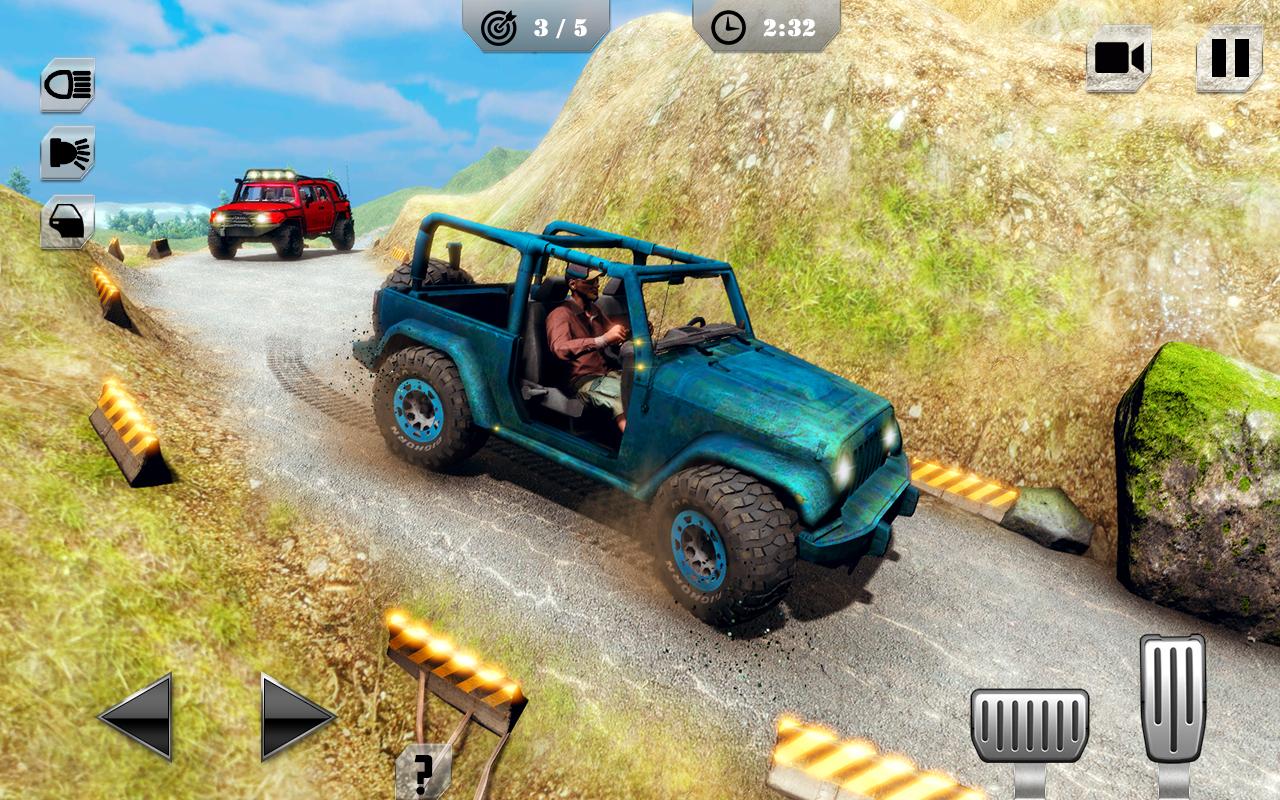Viewport: 1280px width, 800px height.
Task: Tap the horn speaker icon
Action: [x=67, y=152]
